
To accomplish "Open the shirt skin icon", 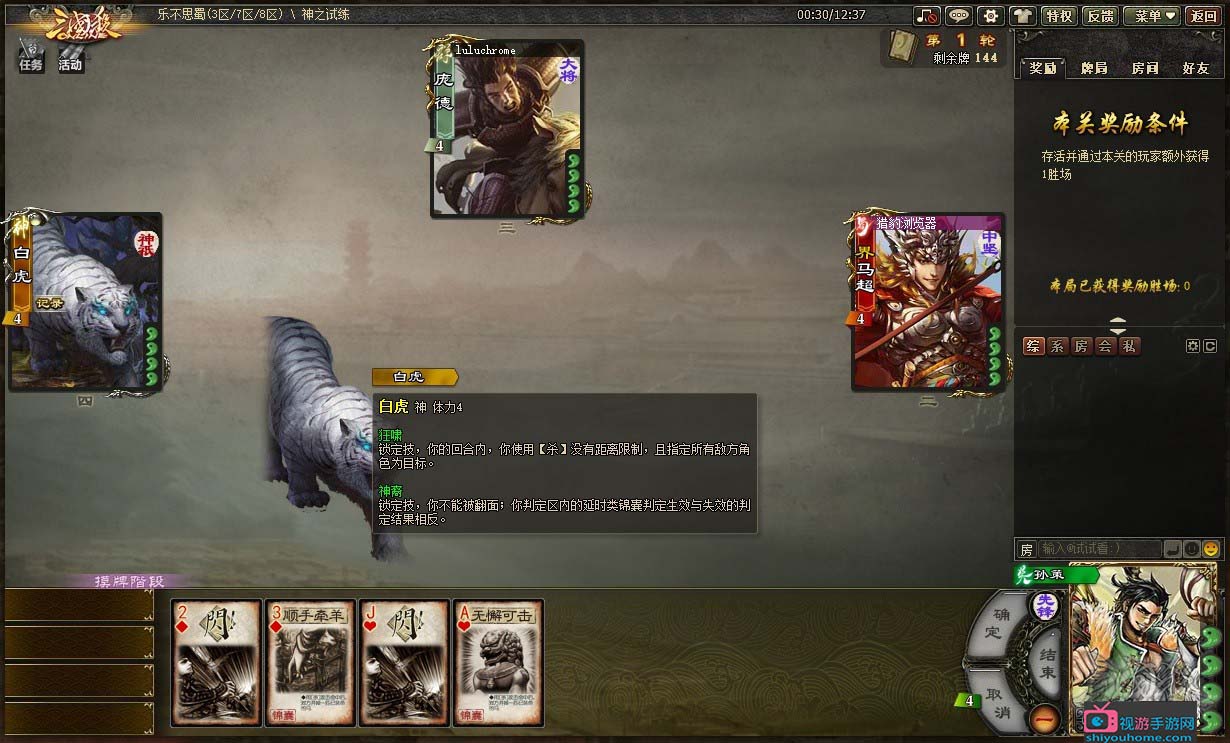I will 1022,16.
